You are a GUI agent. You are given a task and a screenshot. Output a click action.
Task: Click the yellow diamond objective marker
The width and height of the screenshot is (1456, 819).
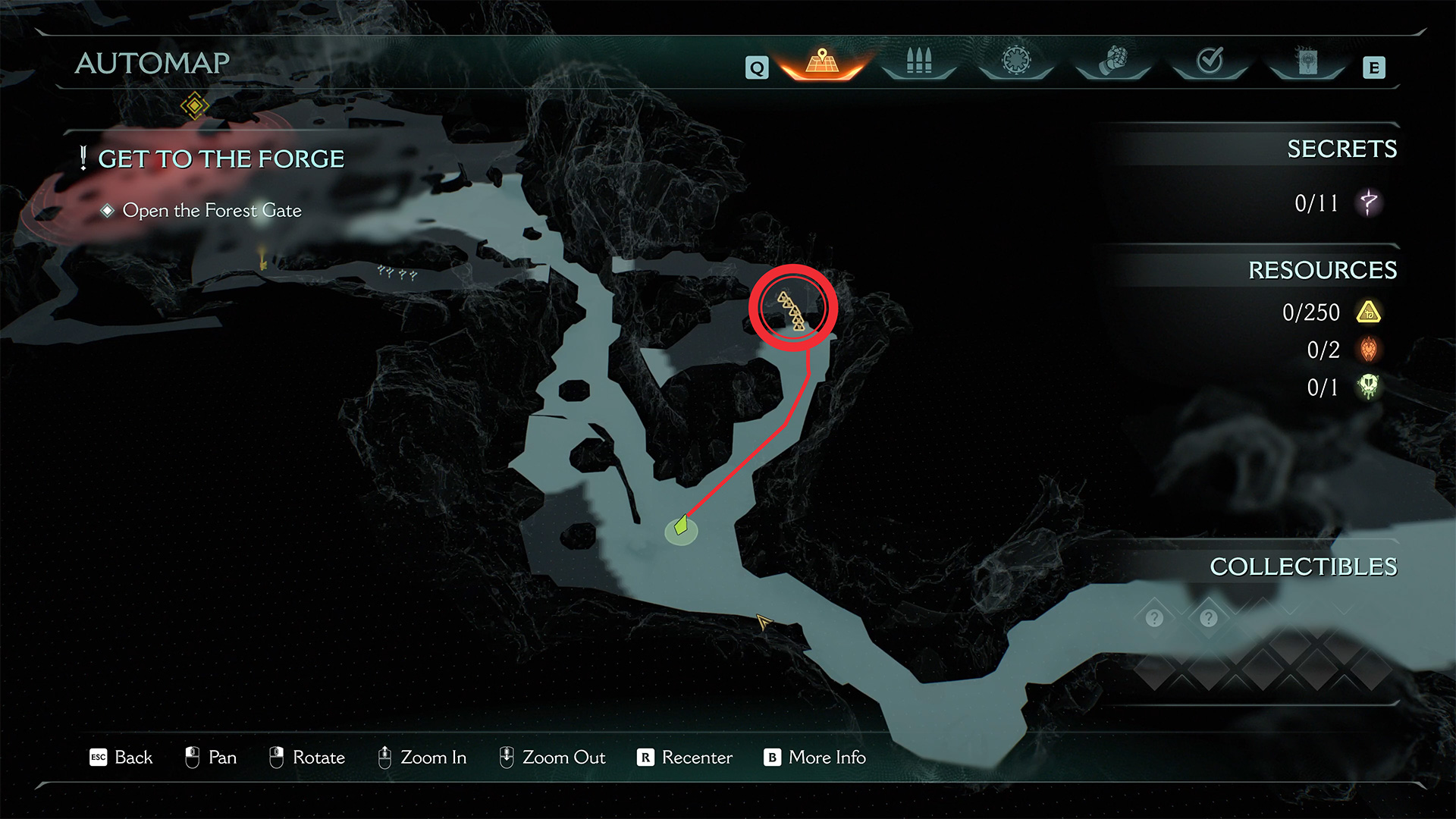coord(194,105)
